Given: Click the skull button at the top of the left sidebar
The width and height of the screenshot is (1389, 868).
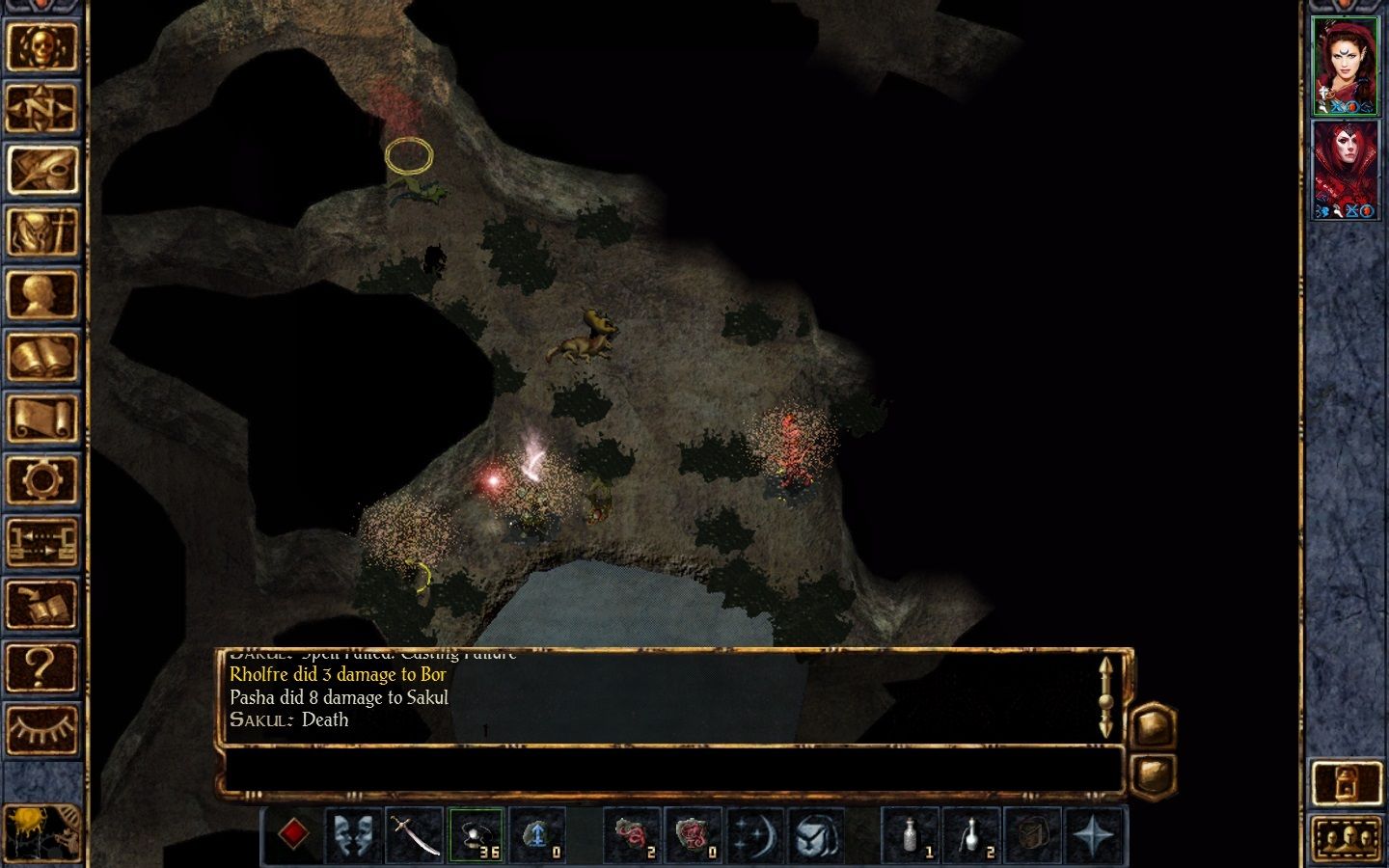Looking at the screenshot, I should [x=41, y=45].
